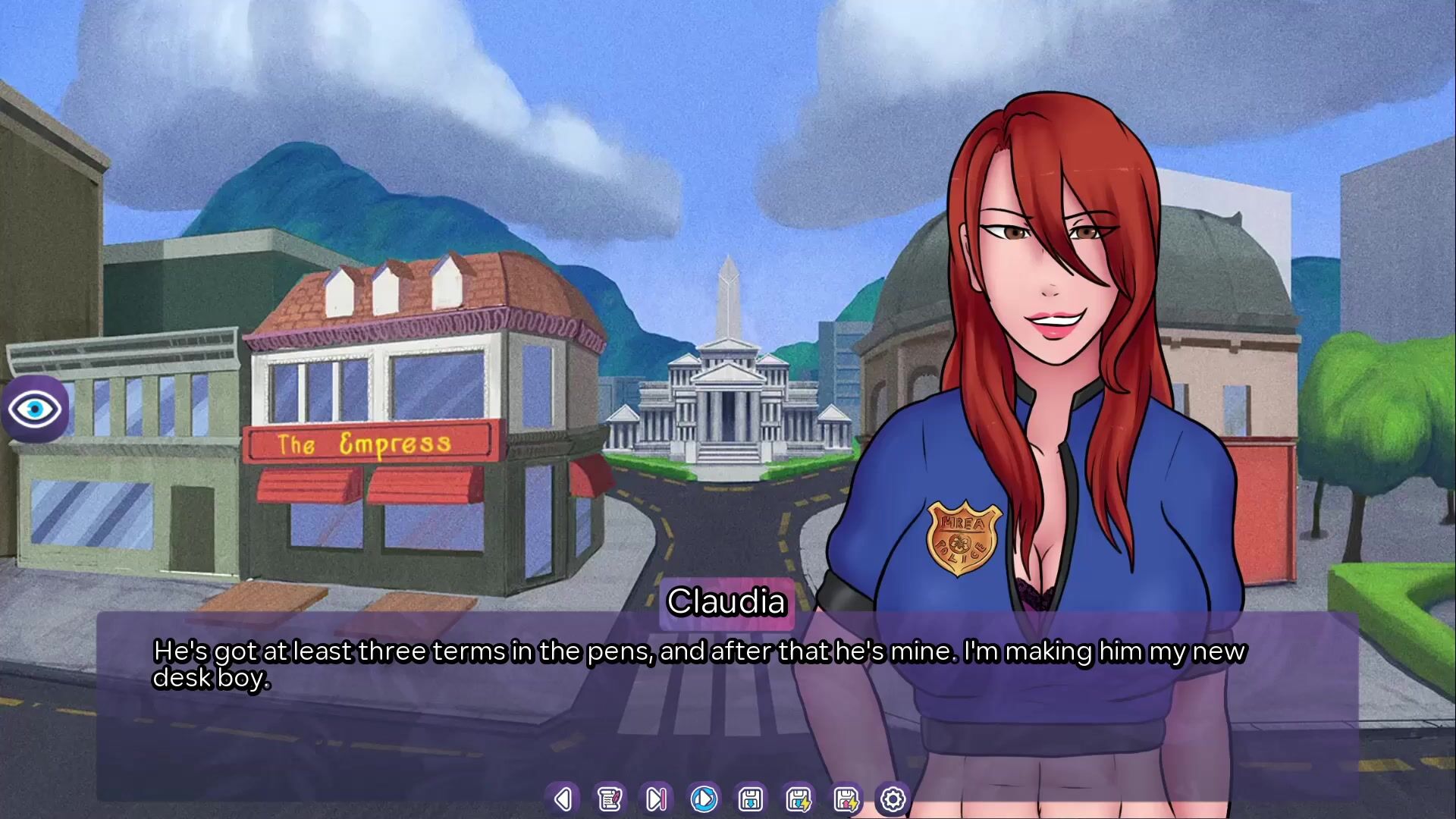The image size is (1456, 819).
Task: Open settings via the gear icon
Action: click(x=893, y=799)
